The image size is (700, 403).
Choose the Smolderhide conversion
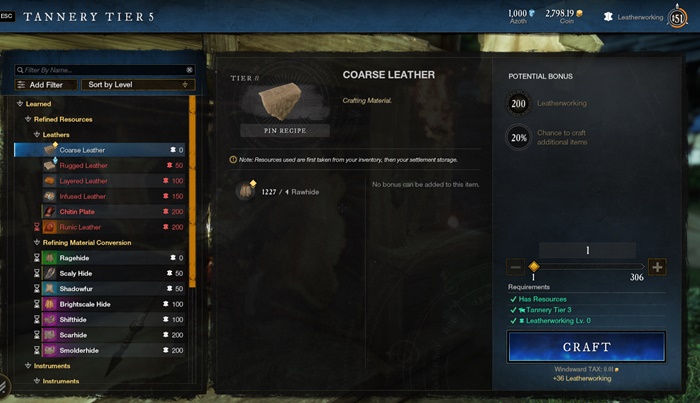pos(79,350)
